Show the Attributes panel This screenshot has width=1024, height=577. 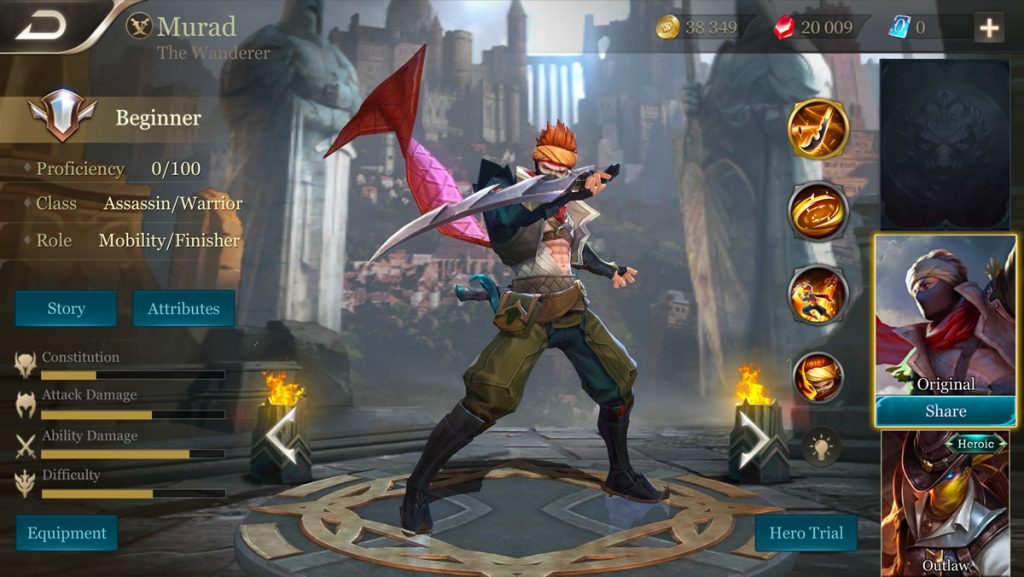(183, 308)
